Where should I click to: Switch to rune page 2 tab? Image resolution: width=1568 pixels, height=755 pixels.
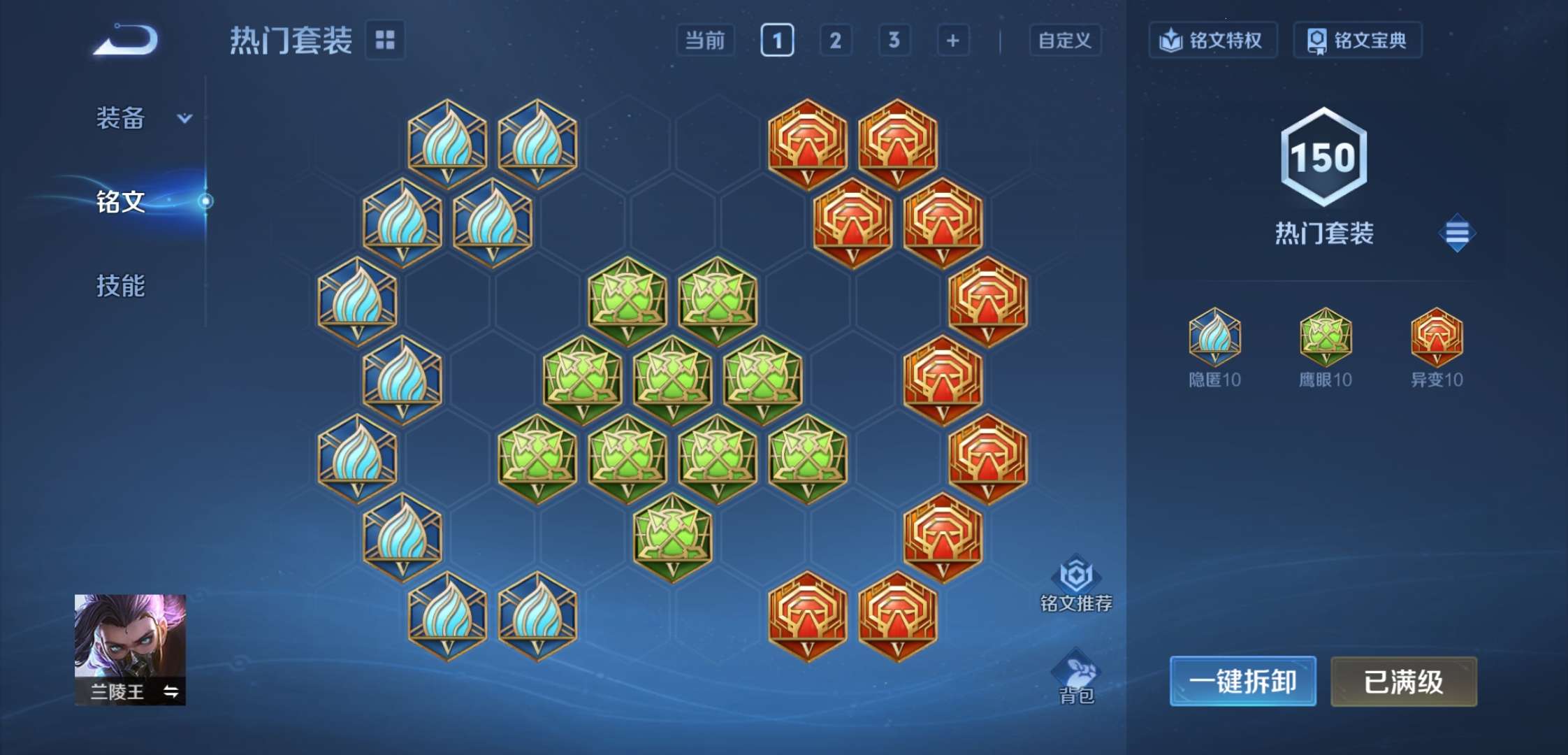(836, 41)
